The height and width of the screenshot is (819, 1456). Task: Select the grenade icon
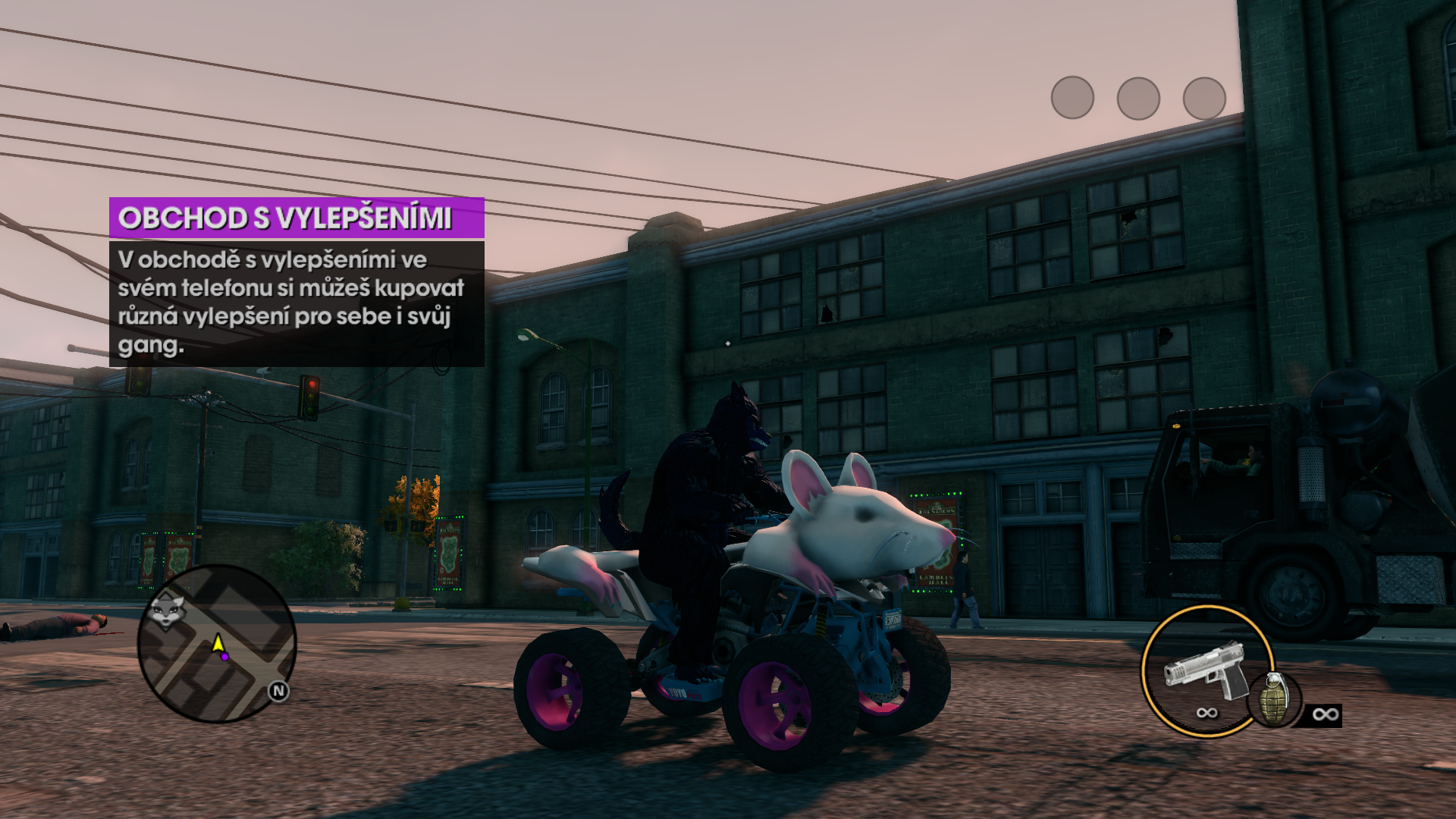pos(1273,699)
